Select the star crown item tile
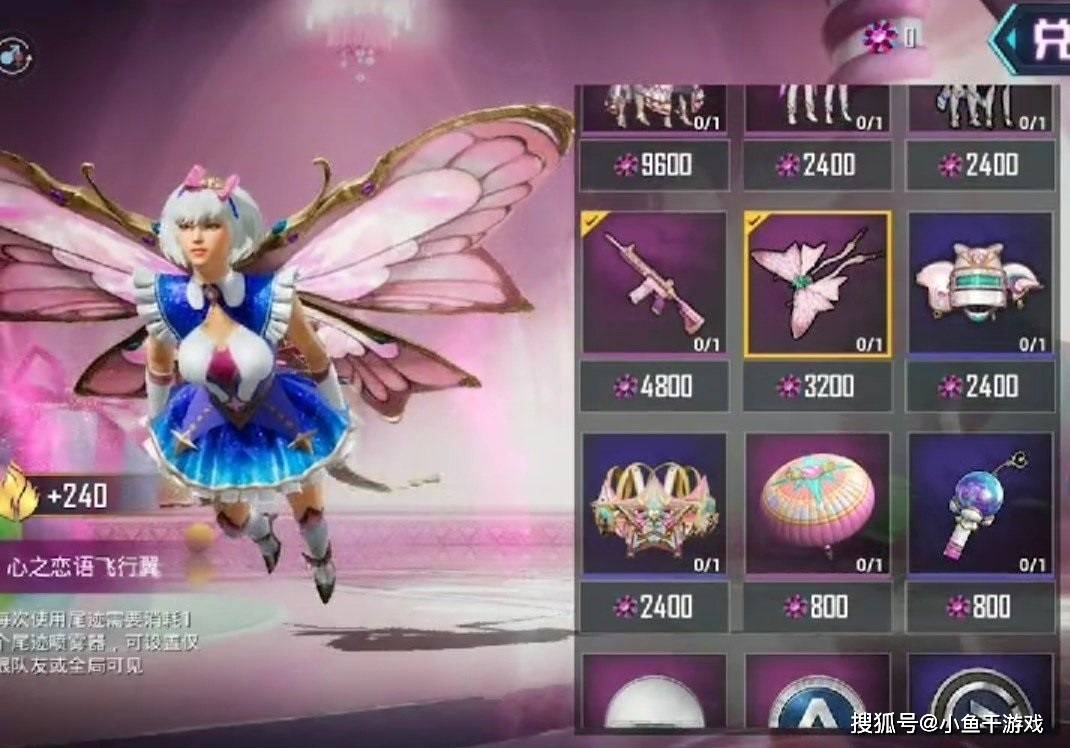1070x748 pixels. coord(654,504)
